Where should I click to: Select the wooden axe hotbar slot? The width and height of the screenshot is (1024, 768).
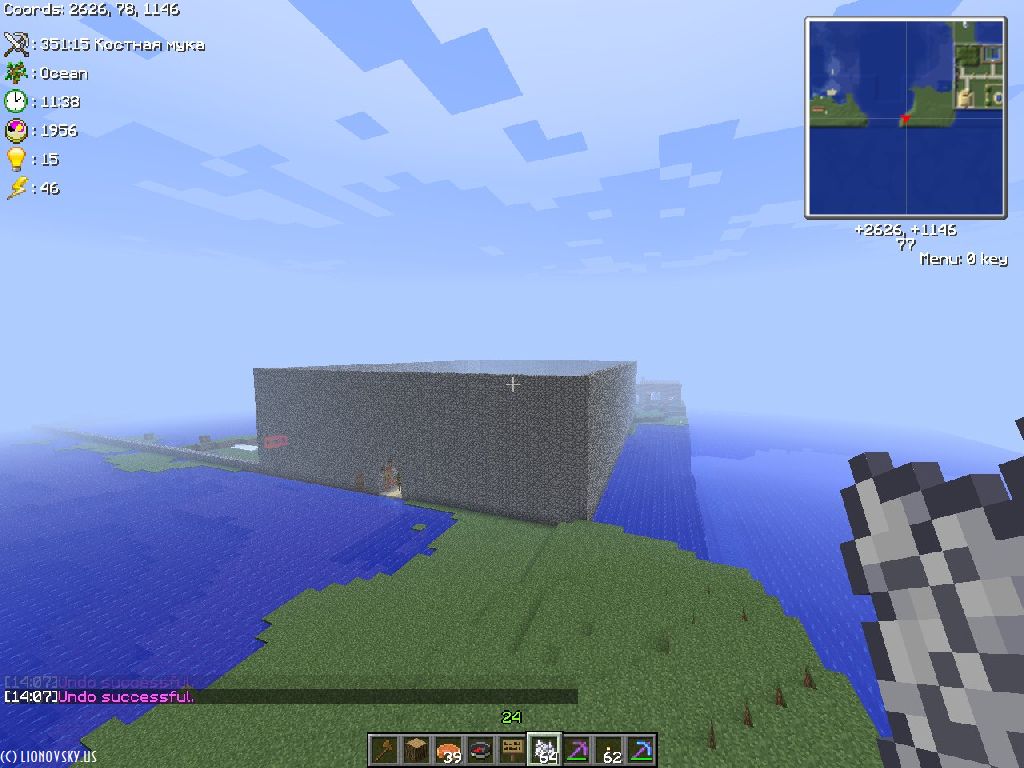point(384,750)
